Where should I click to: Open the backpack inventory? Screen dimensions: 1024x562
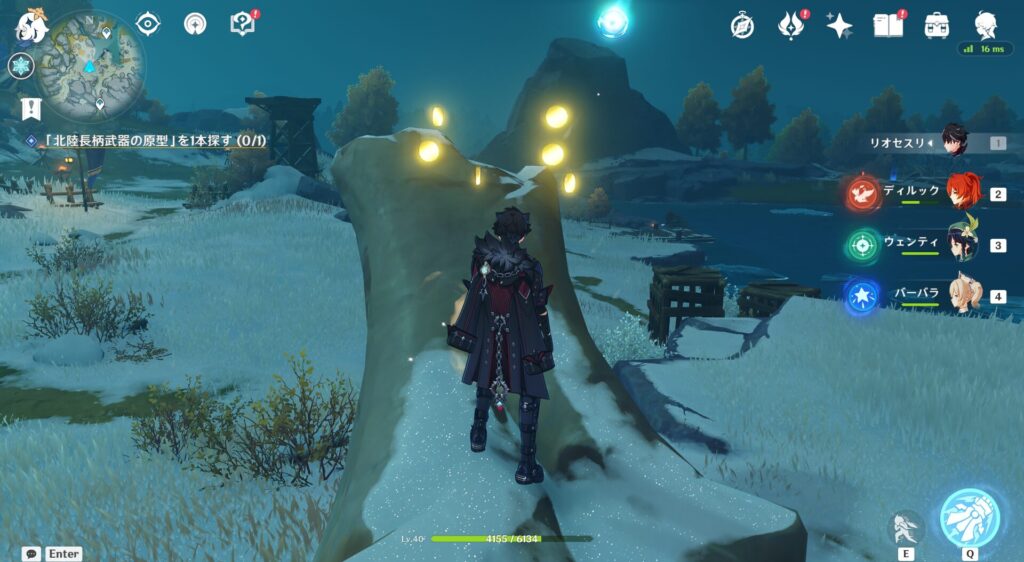937,26
